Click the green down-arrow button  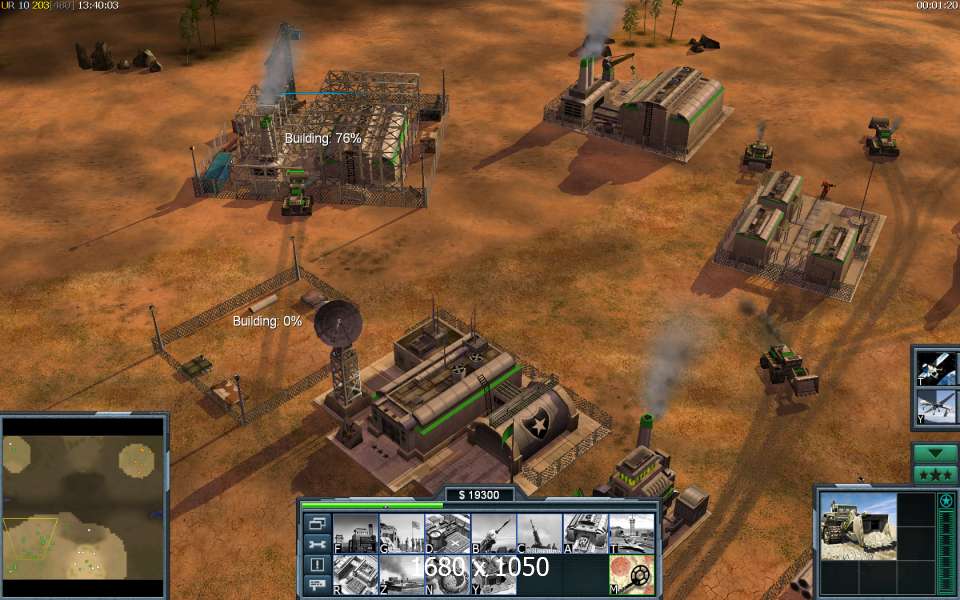936,453
